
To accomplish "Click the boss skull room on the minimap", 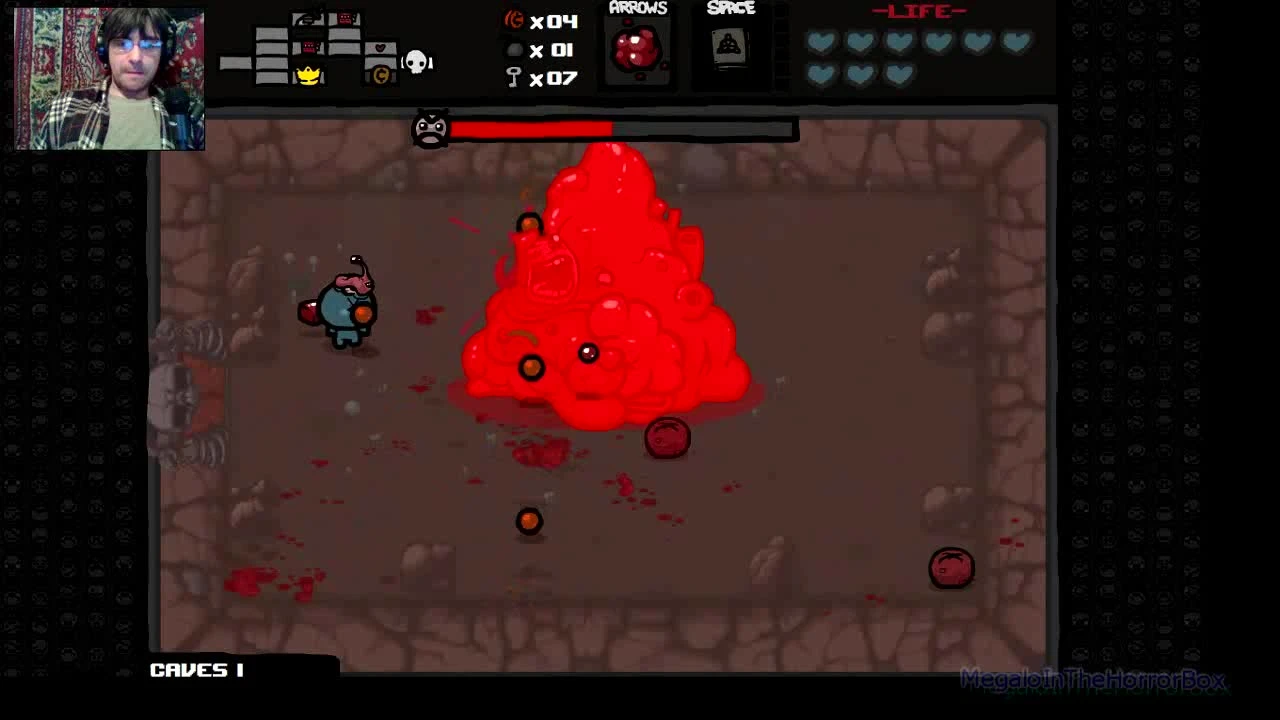I will (415, 61).
